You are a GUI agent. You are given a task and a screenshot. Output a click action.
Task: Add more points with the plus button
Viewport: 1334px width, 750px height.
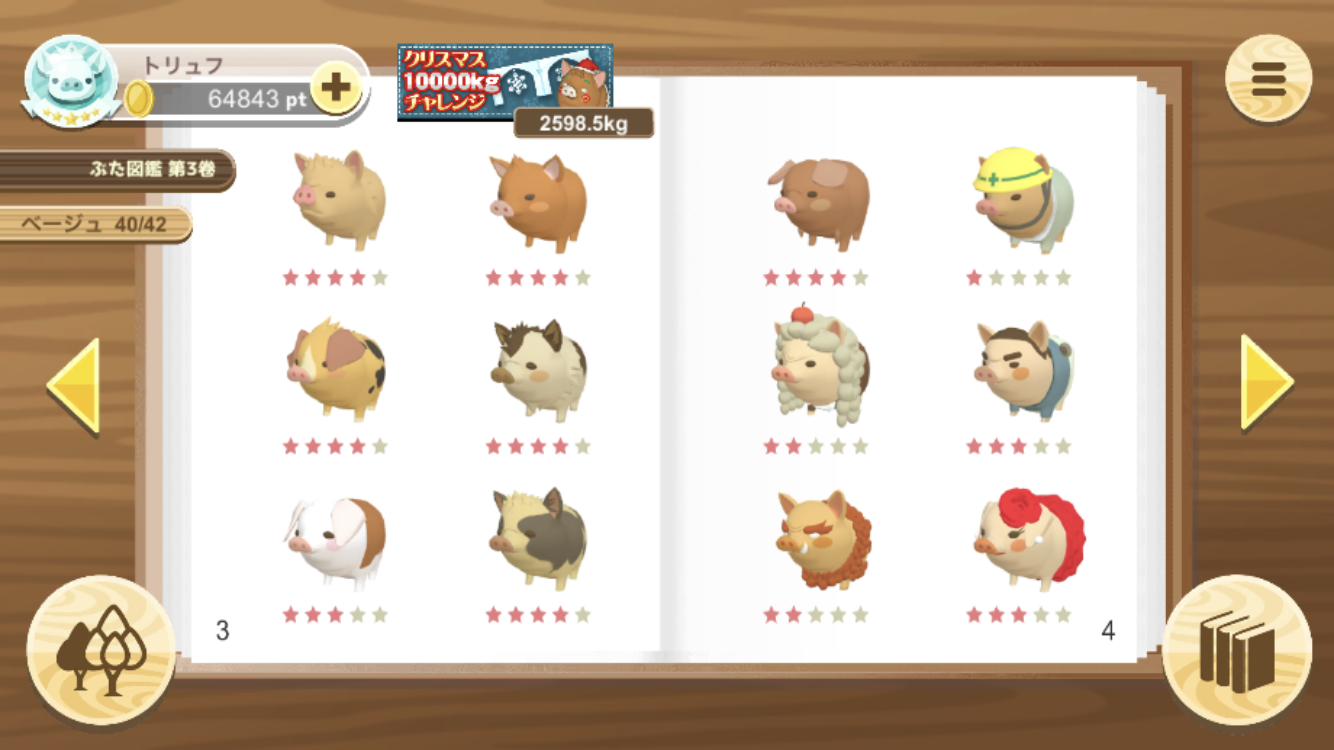tap(335, 89)
